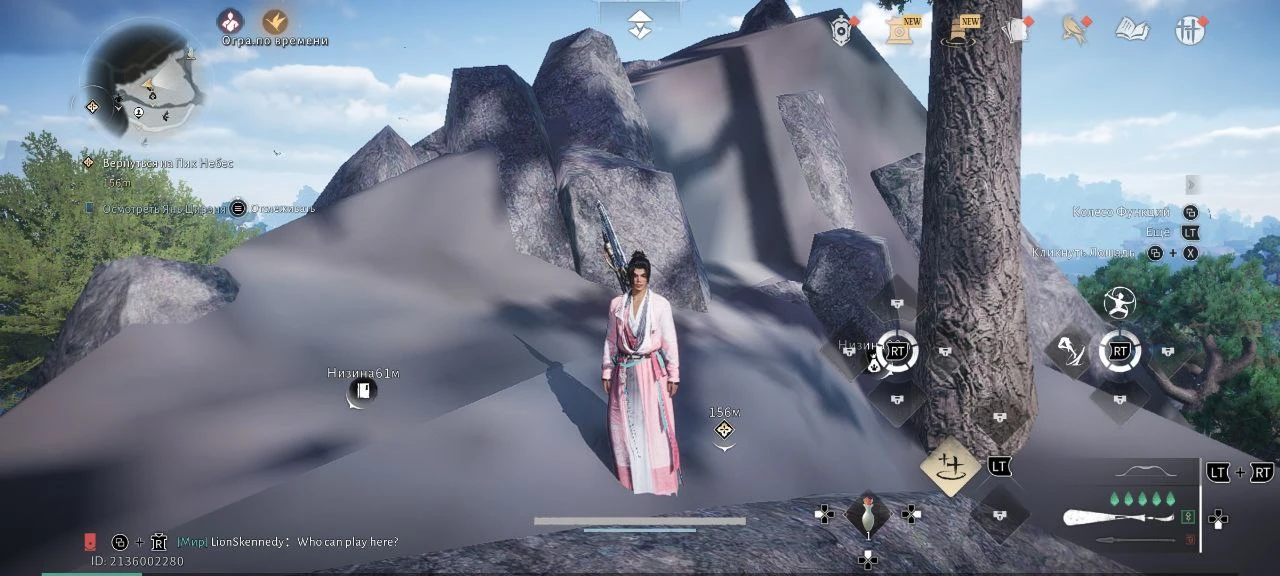Open the circular minimap
The image size is (1280, 576).
pyautogui.click(x=143, y=79)
